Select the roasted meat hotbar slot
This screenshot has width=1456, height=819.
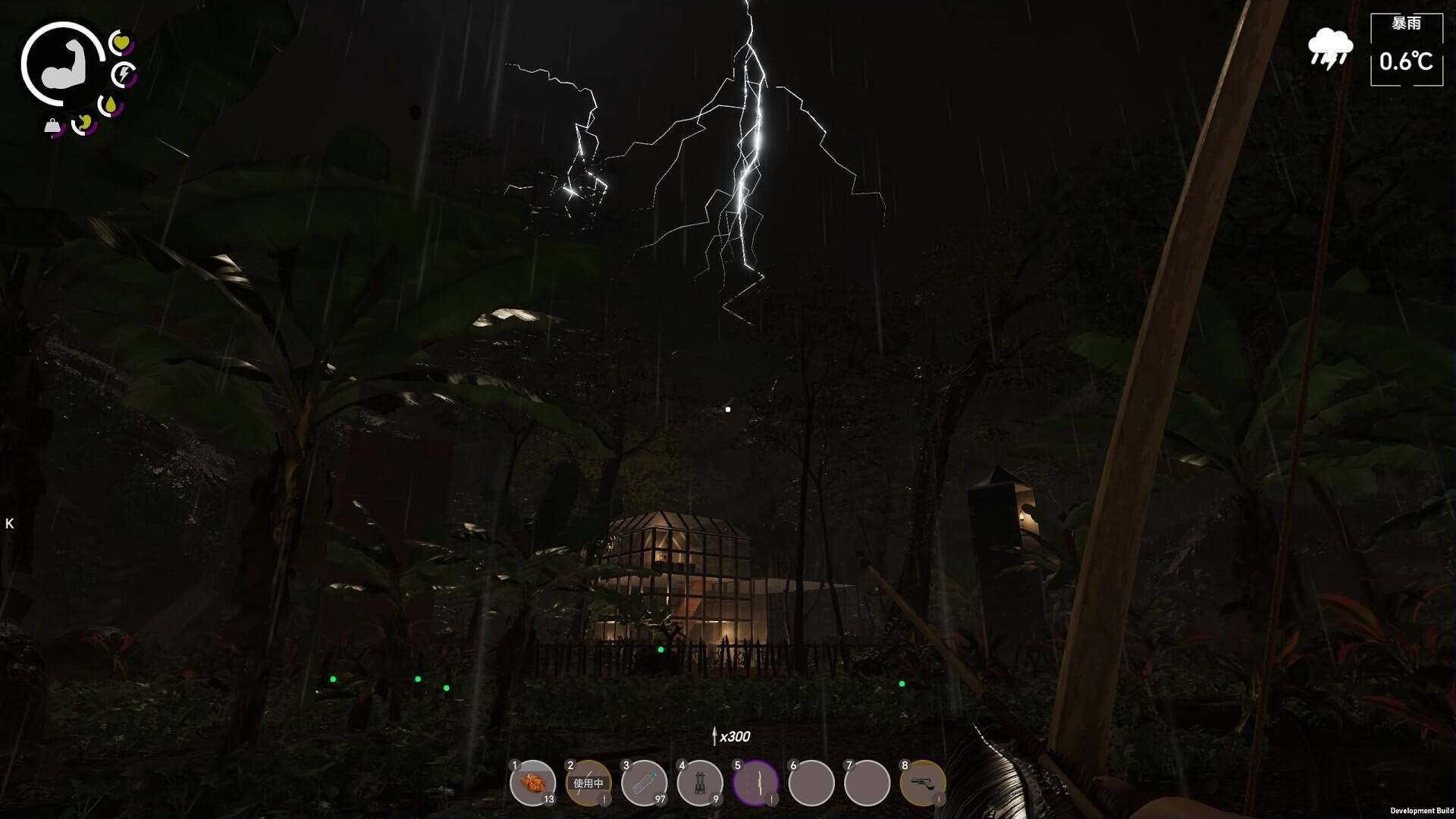[533, 783]
